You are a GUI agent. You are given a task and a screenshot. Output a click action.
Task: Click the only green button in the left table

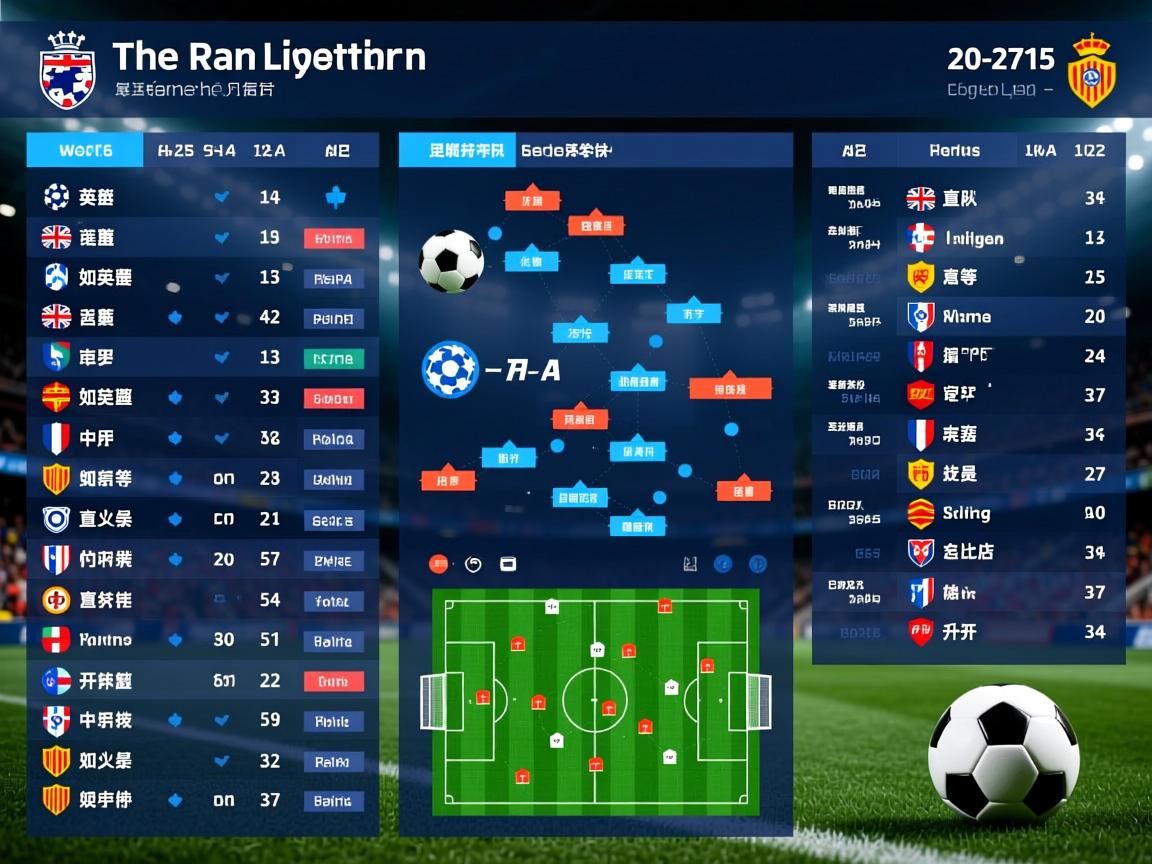(x=333, y=358)
